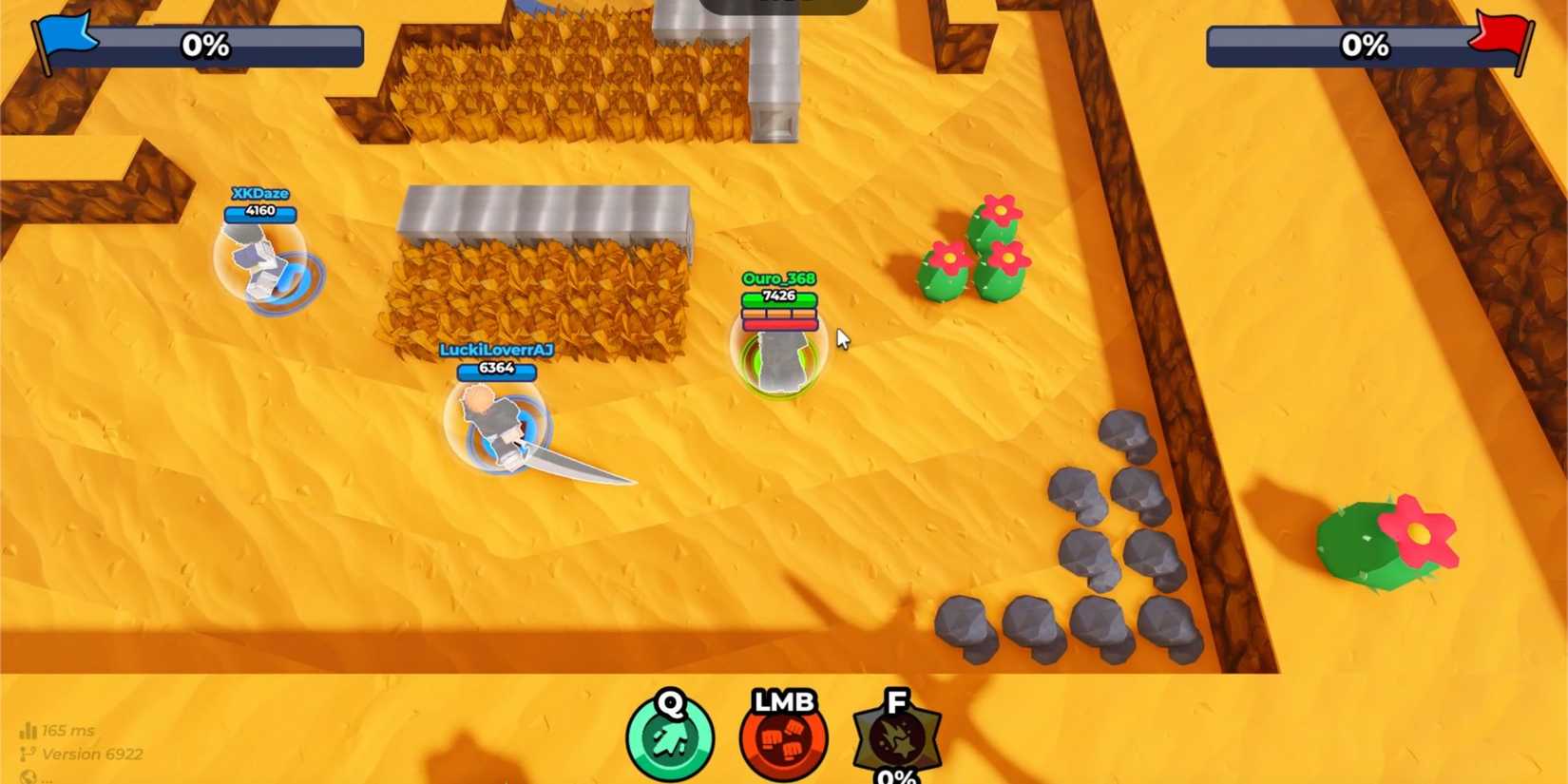This screenshot has height=784, width=1568.
Task: Expand the partially visible panel at top center
Action: [779, 5]
